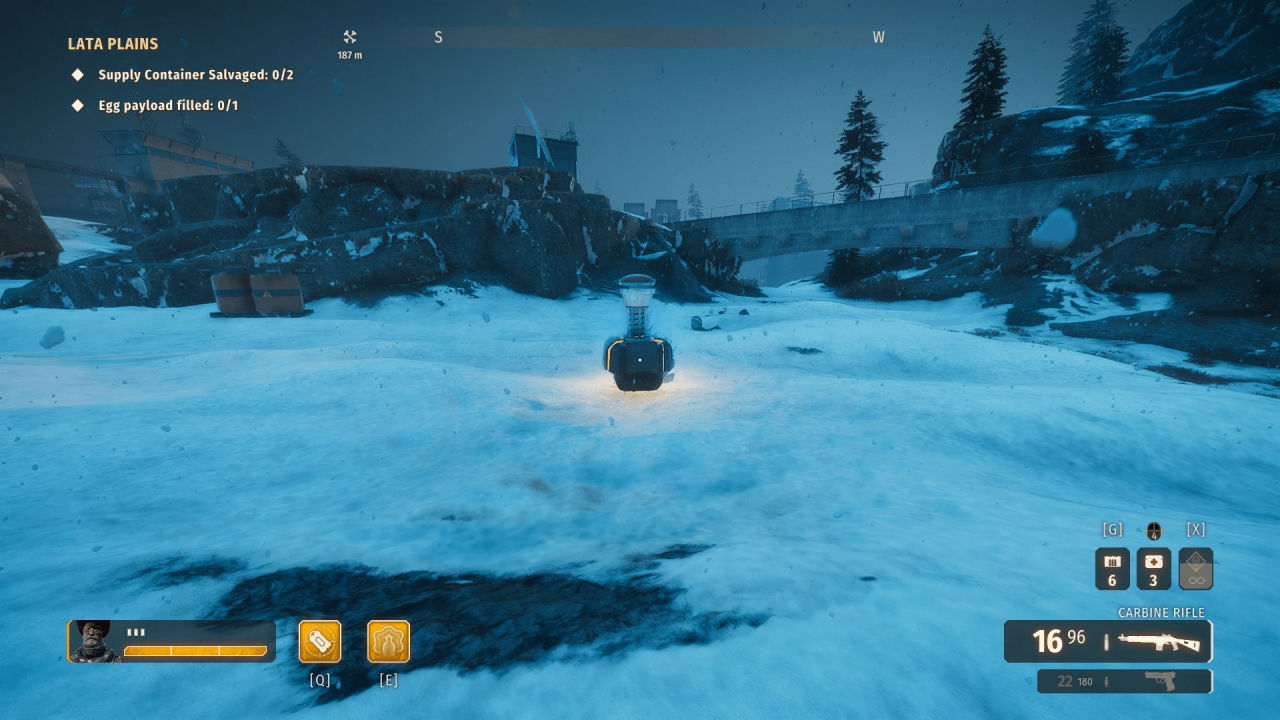This screenshot has width=1280, height=720.
Task: Select the Egg payload filled objective
Action: click(x=167, y=105)
